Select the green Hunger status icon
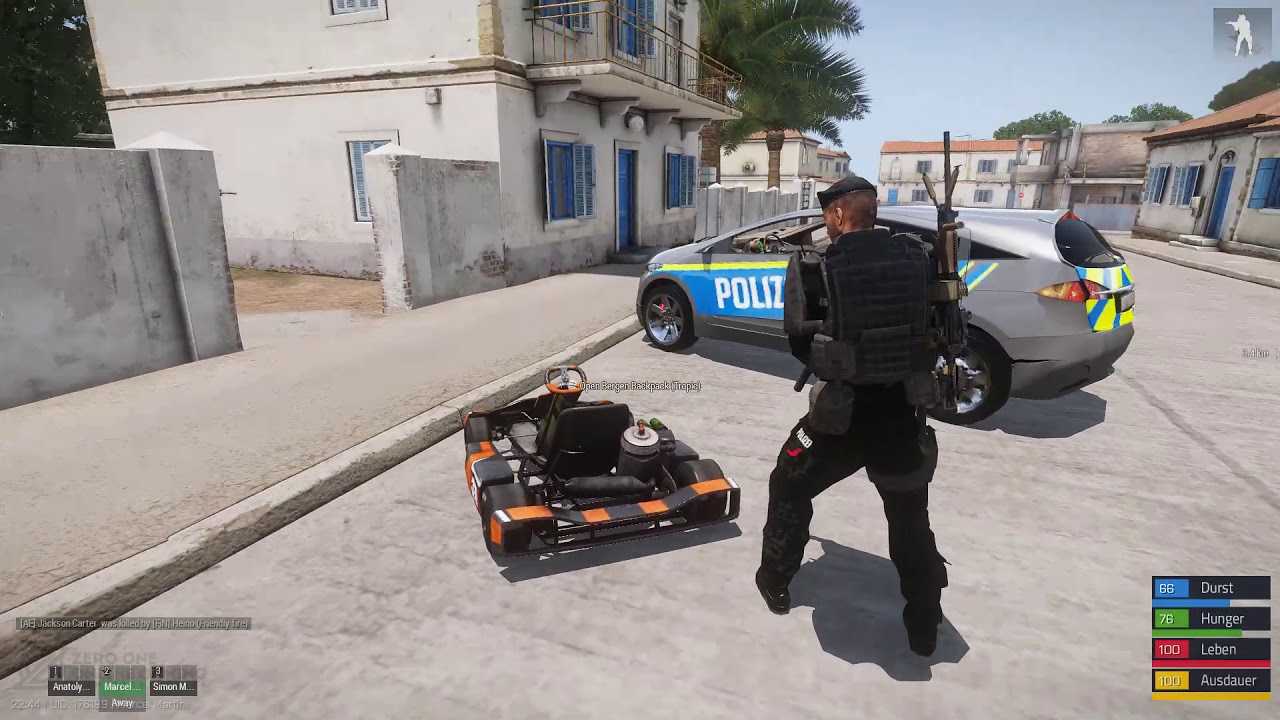 click(x=1167, y=619)
